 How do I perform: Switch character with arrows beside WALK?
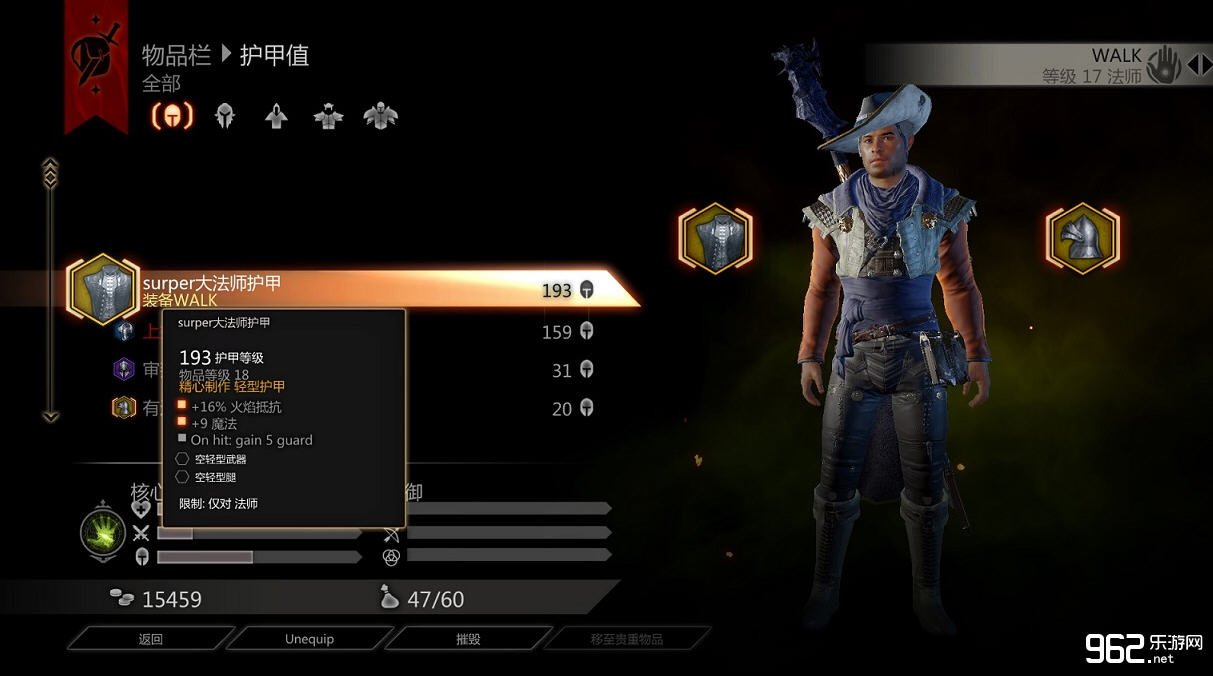click(1198, 66)
